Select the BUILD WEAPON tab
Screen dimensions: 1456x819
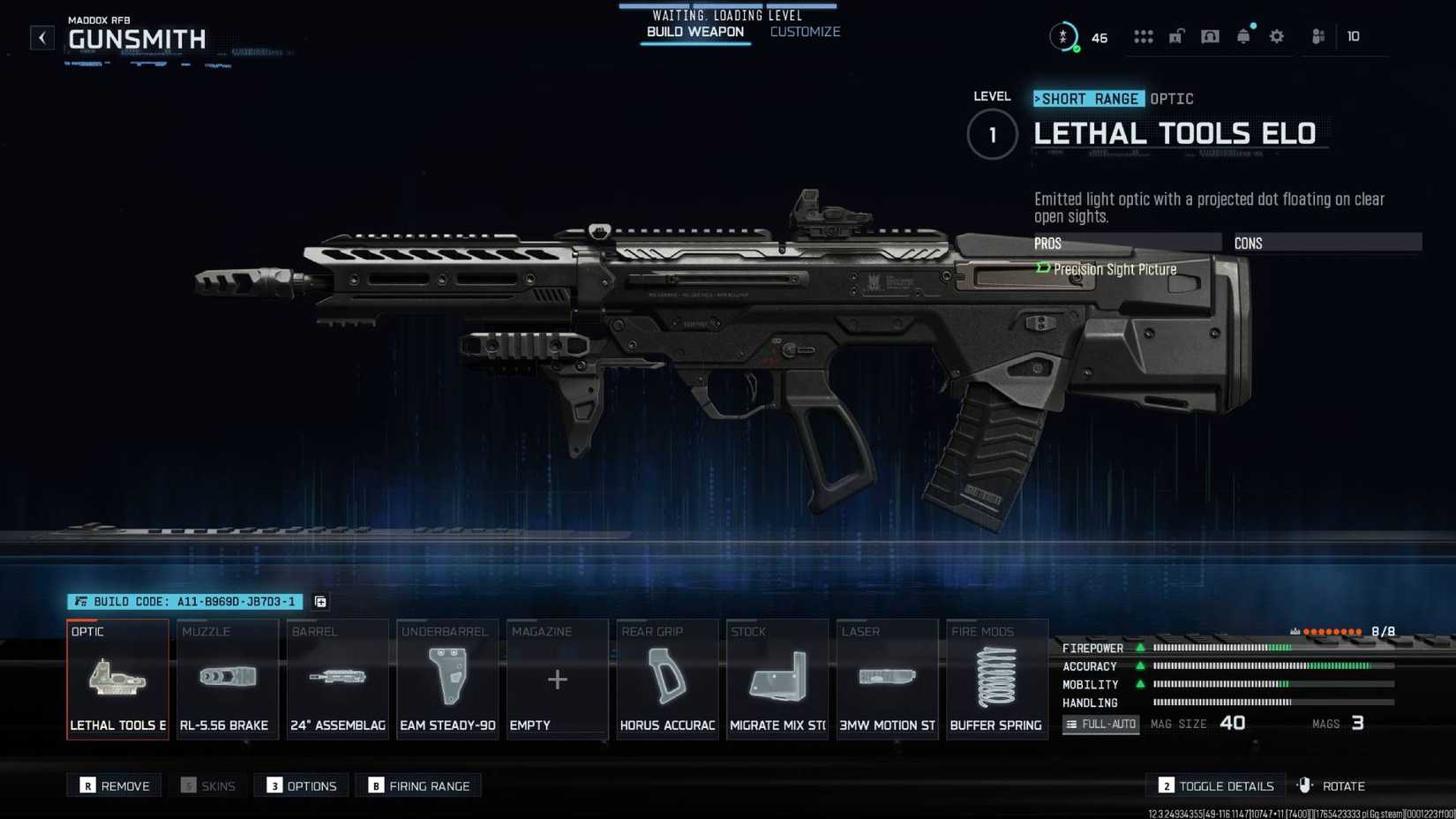point(695,31)
